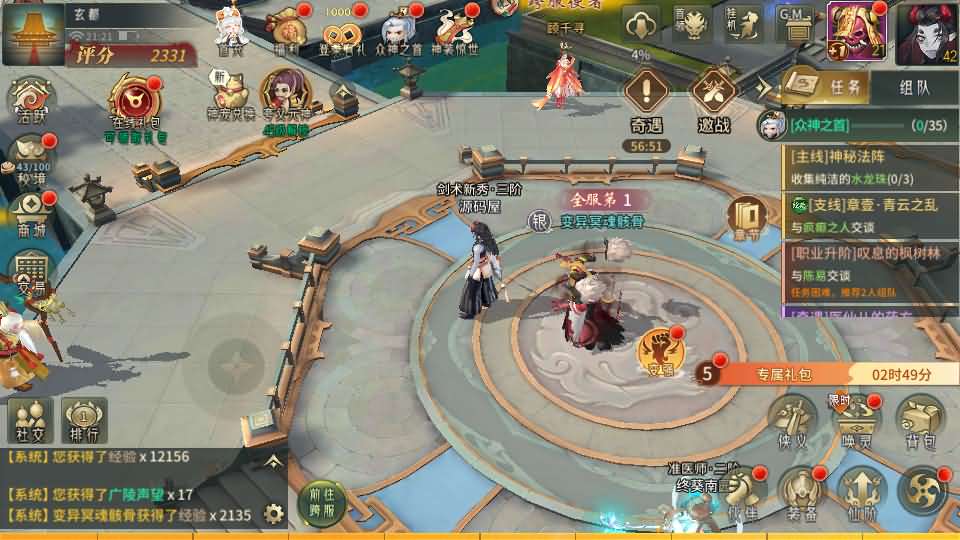Open the 仙阶 rank menu
The width and height of the screenshot is (960, 540).
point(862,492)
